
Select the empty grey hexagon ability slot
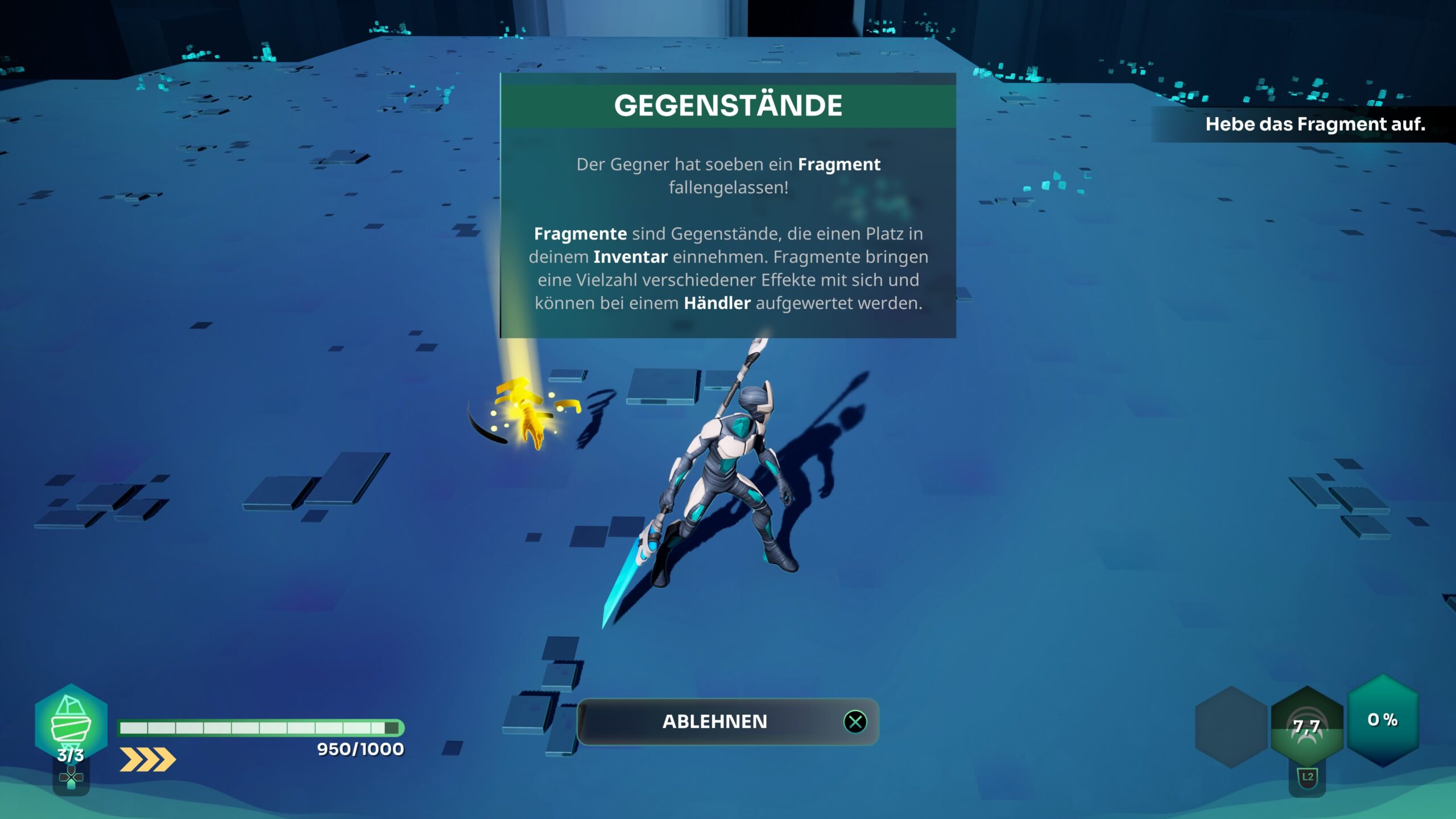[x=1231, y=727]
